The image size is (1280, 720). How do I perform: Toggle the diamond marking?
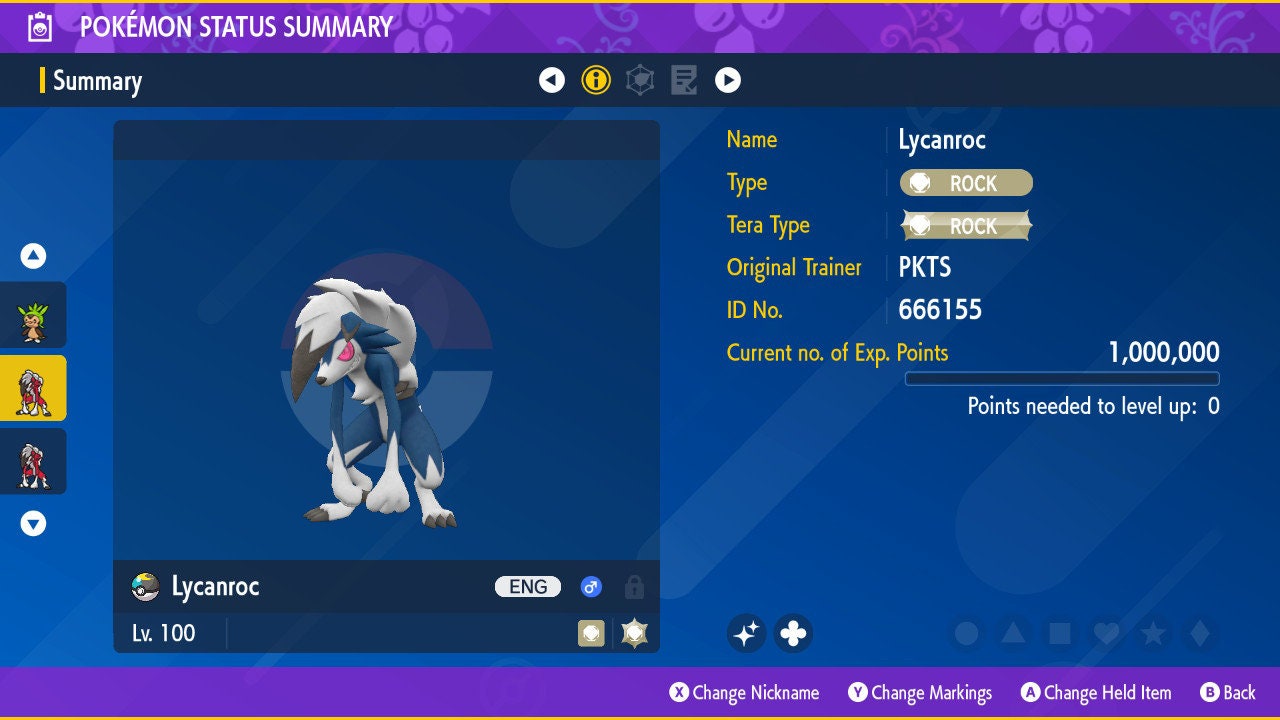pos(1199,633)
